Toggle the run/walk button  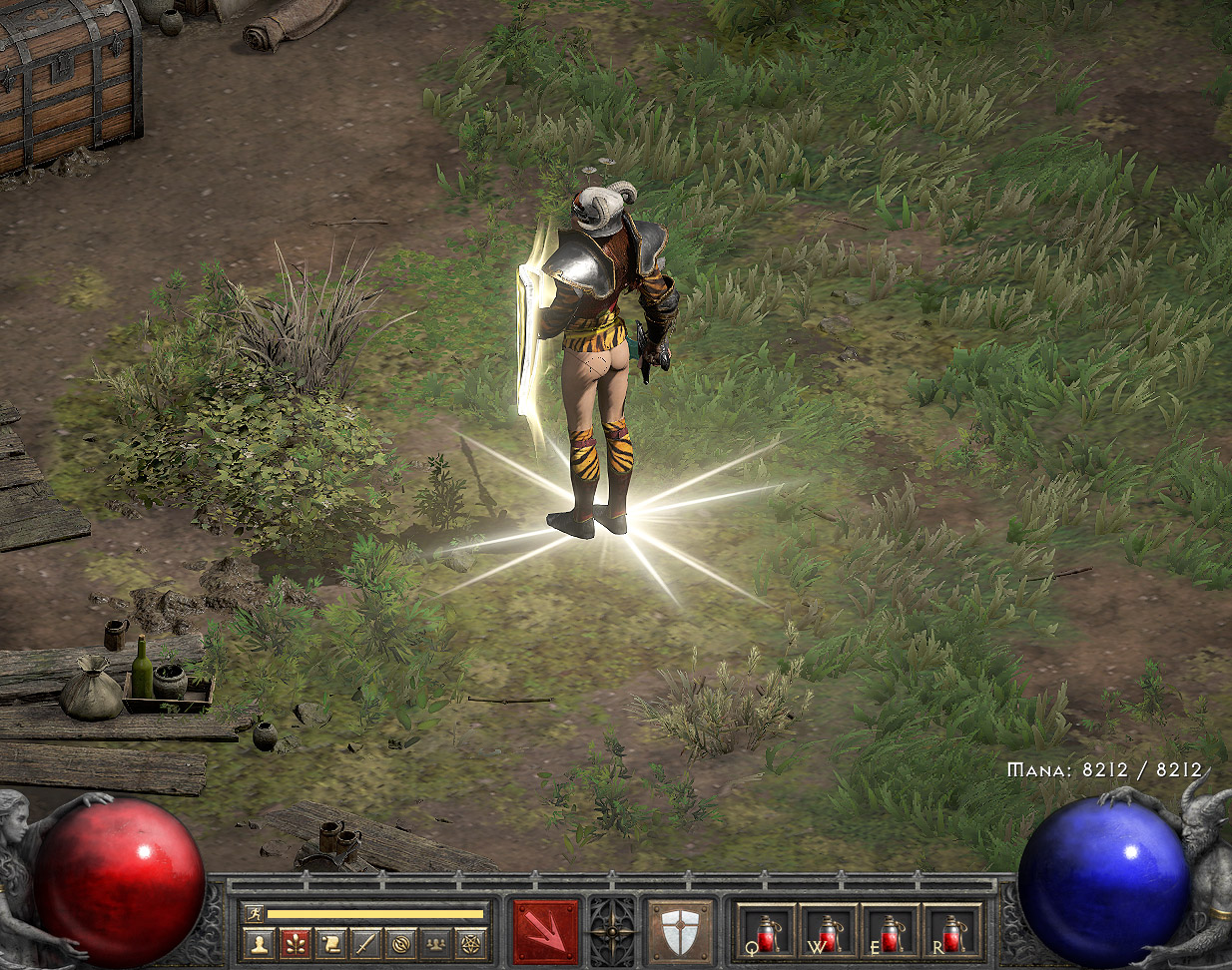coord(254,913)
